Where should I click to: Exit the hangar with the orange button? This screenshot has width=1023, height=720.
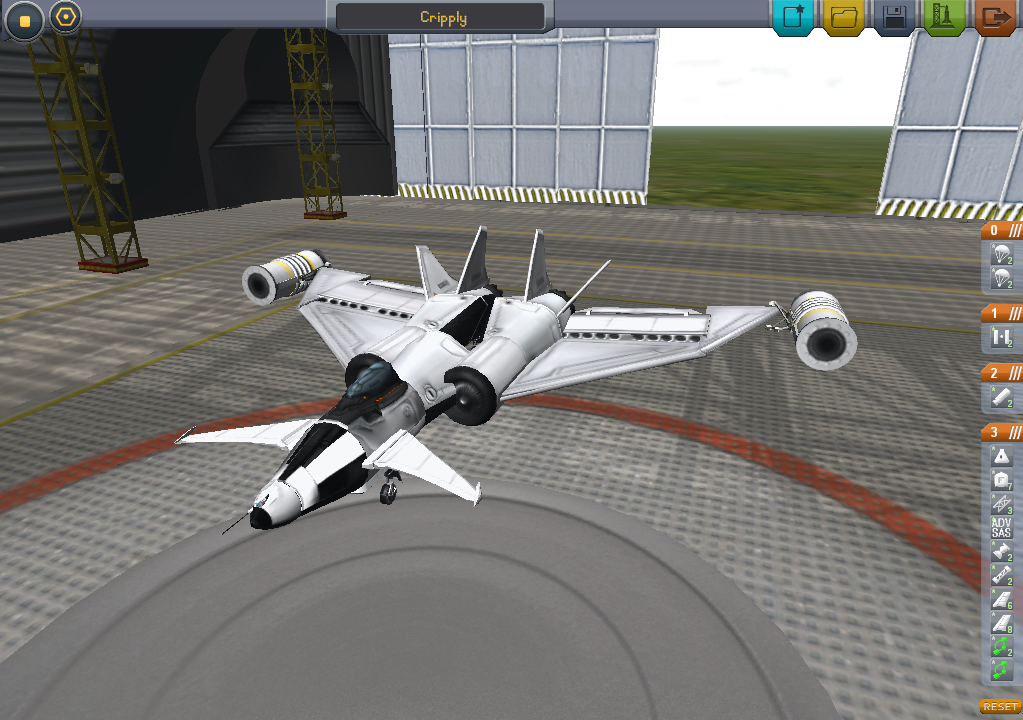coord(995,17)
